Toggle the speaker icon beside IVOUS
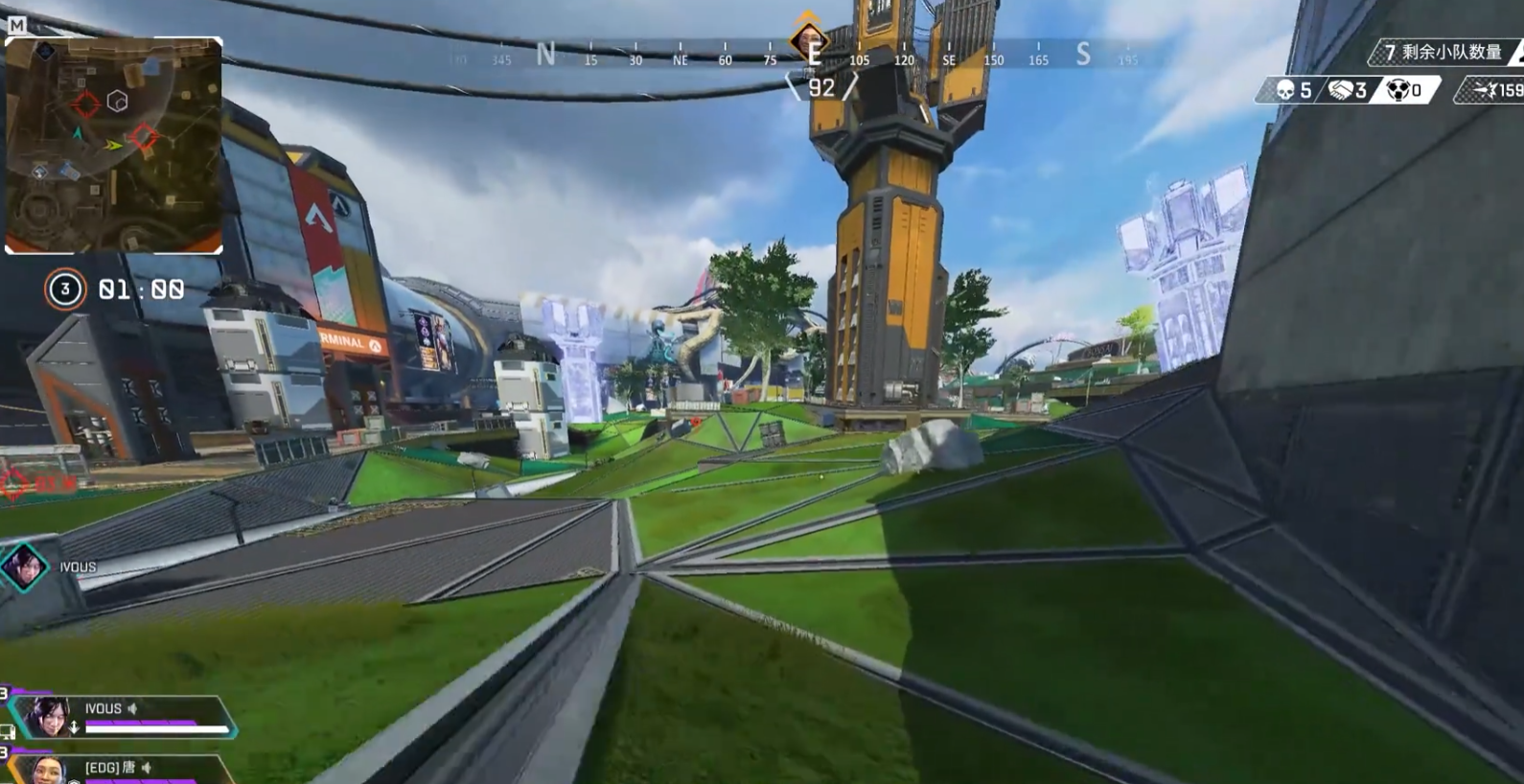 (133, 709)
